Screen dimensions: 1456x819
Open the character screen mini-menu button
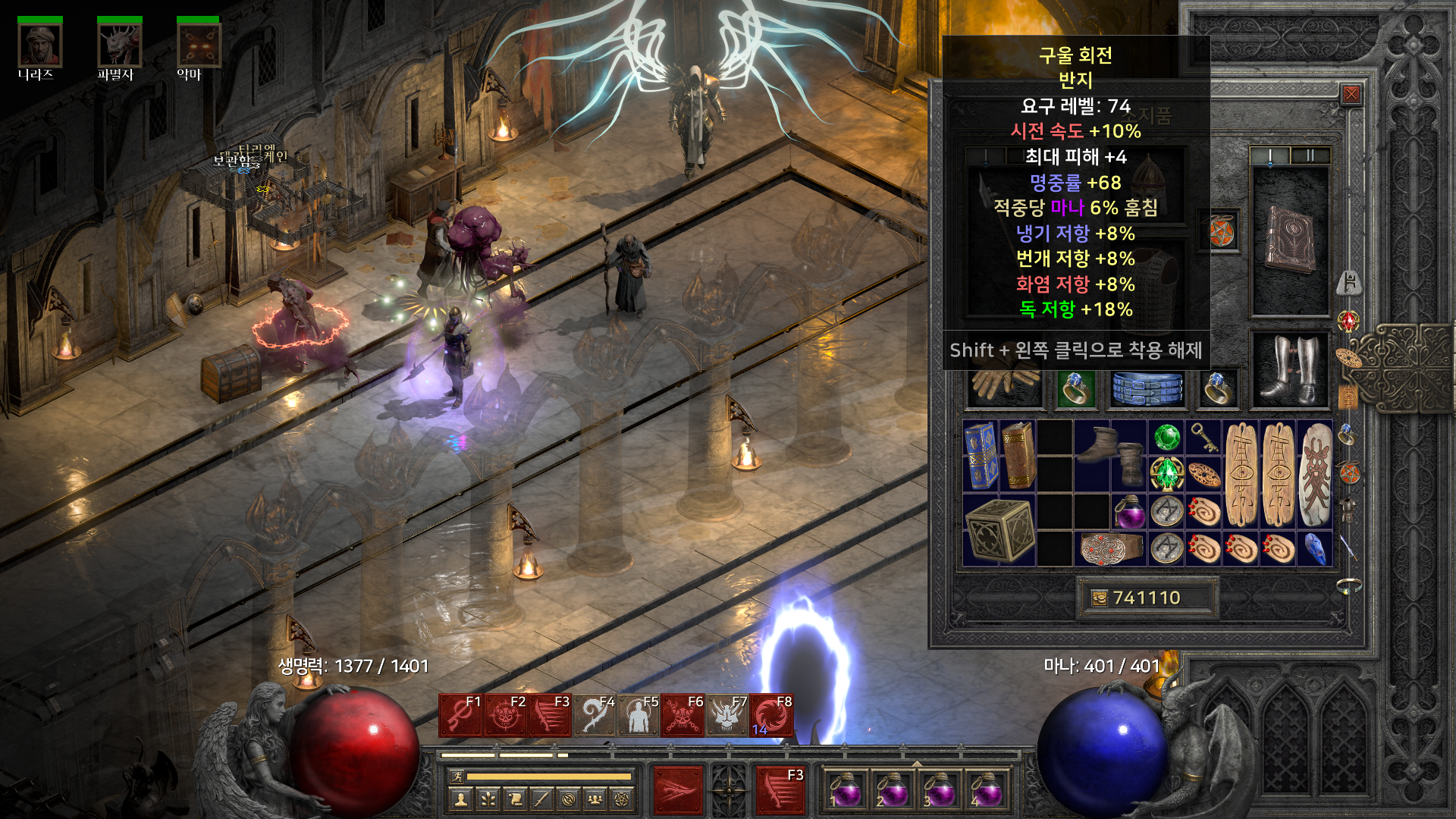460,799
